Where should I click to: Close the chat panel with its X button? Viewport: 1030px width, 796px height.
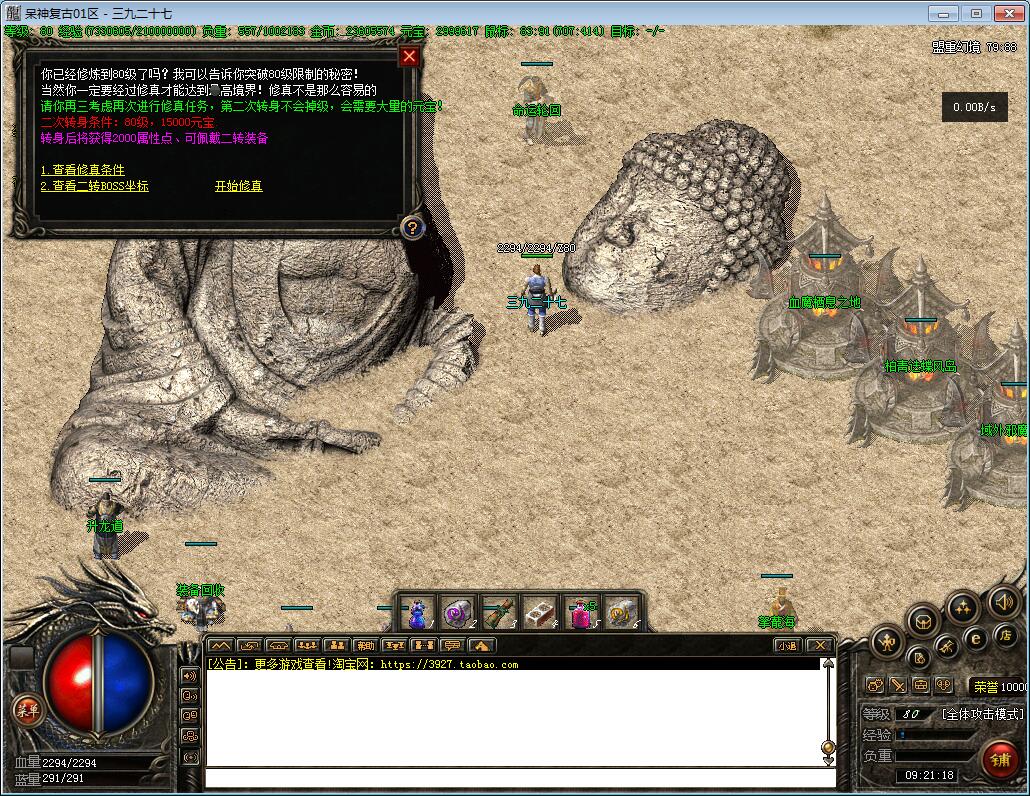(x=820, y=645)
